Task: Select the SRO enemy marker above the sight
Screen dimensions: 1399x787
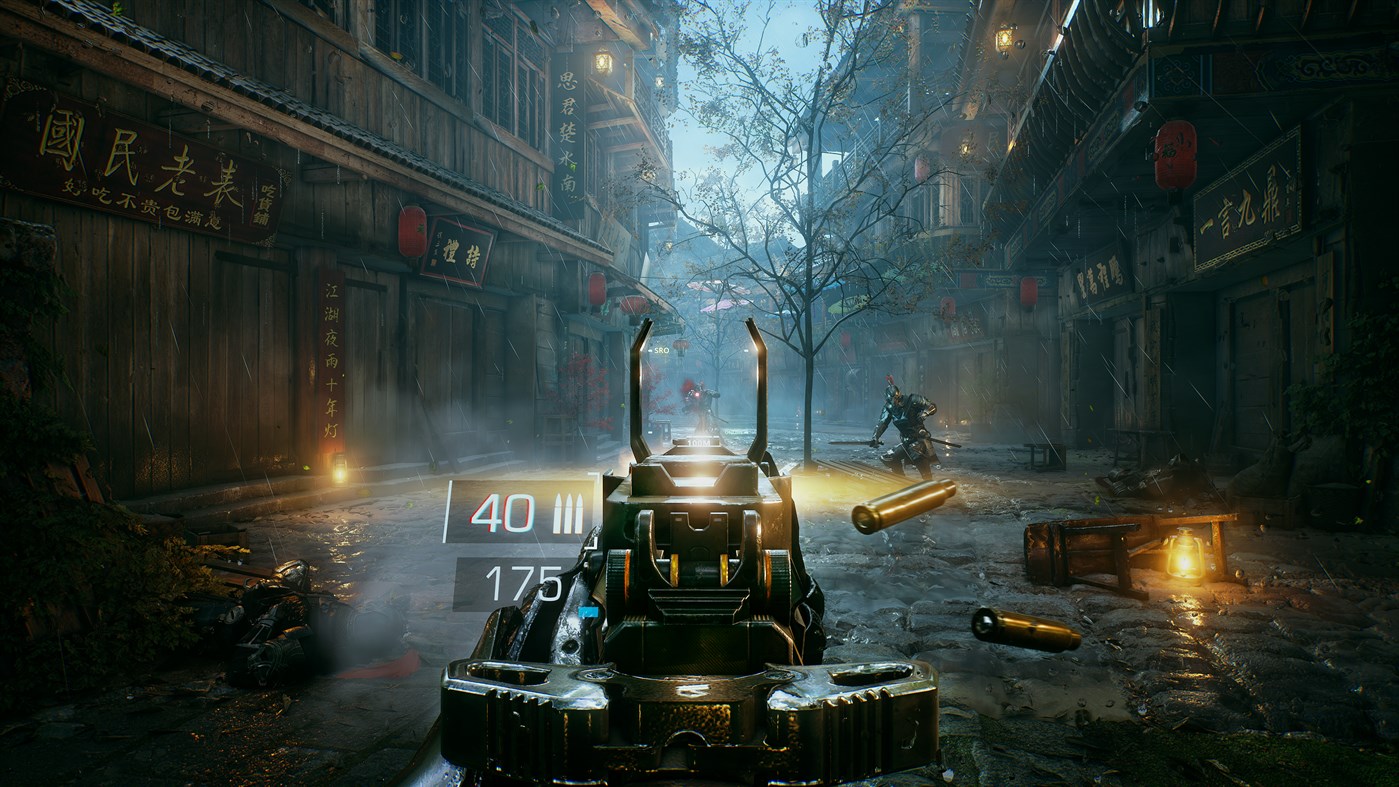Action: [661, 350]
